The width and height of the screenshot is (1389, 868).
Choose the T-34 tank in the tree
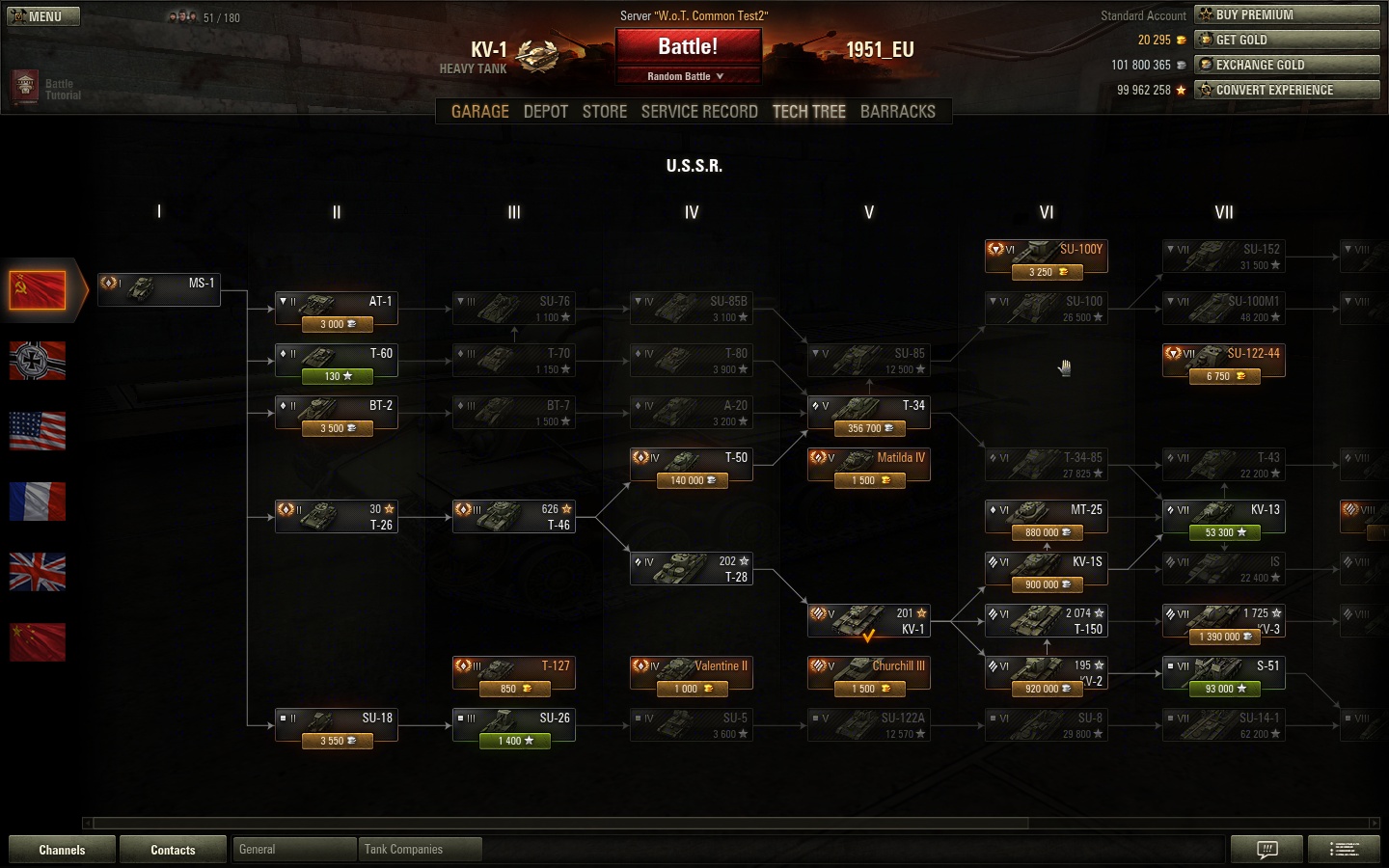click(868, 414)
